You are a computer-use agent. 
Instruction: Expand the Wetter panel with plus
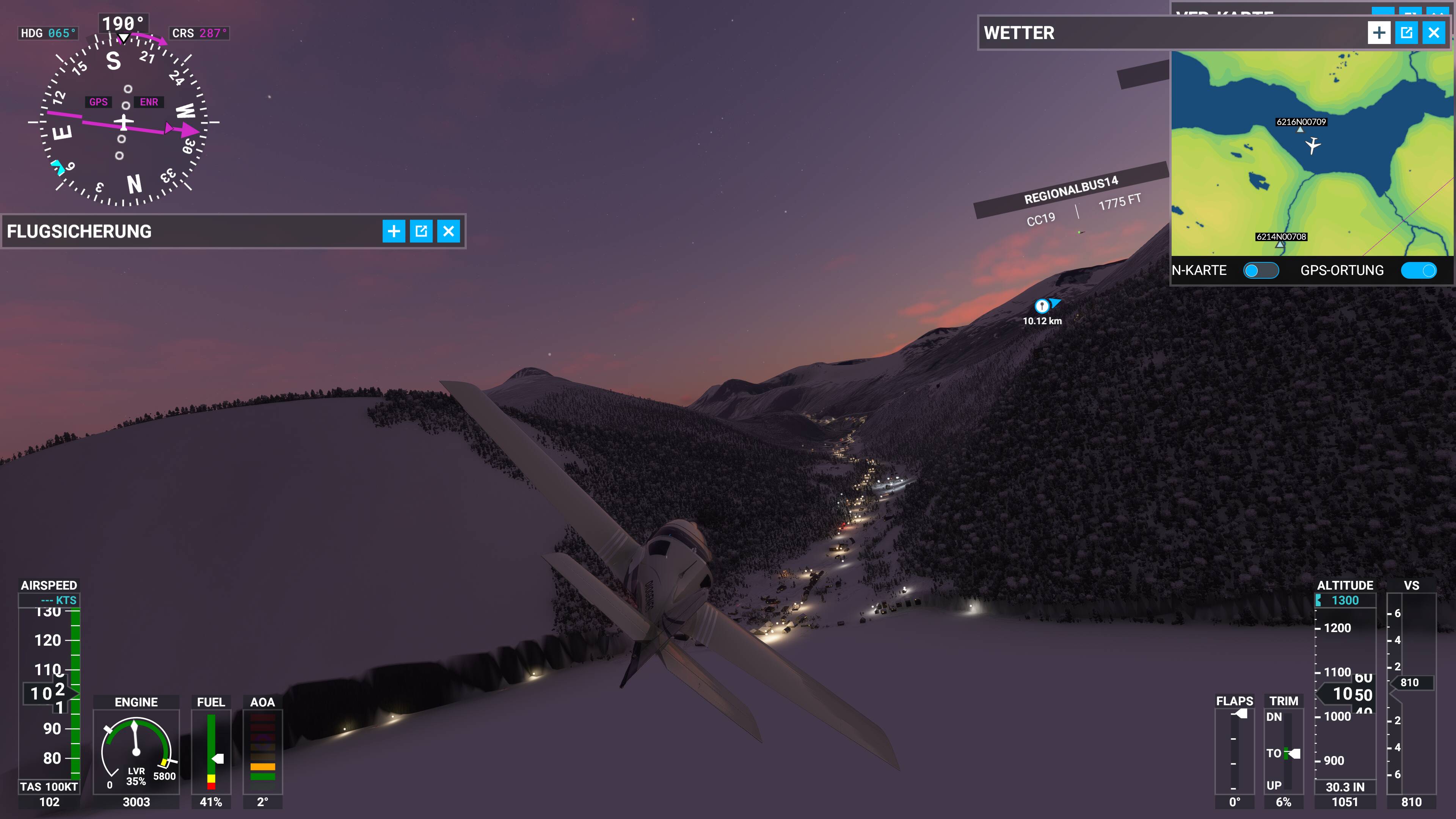click(1379, 33)
